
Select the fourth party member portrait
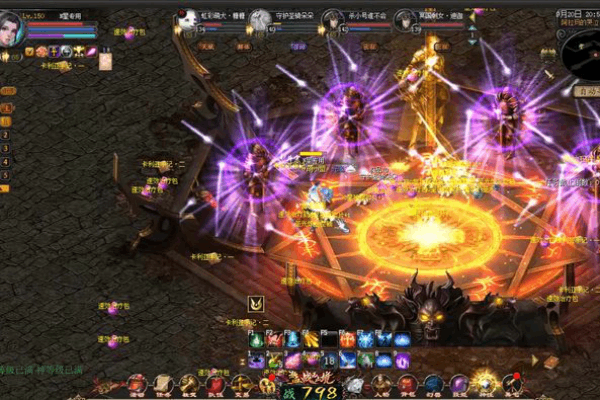click(x=405, y=20)
